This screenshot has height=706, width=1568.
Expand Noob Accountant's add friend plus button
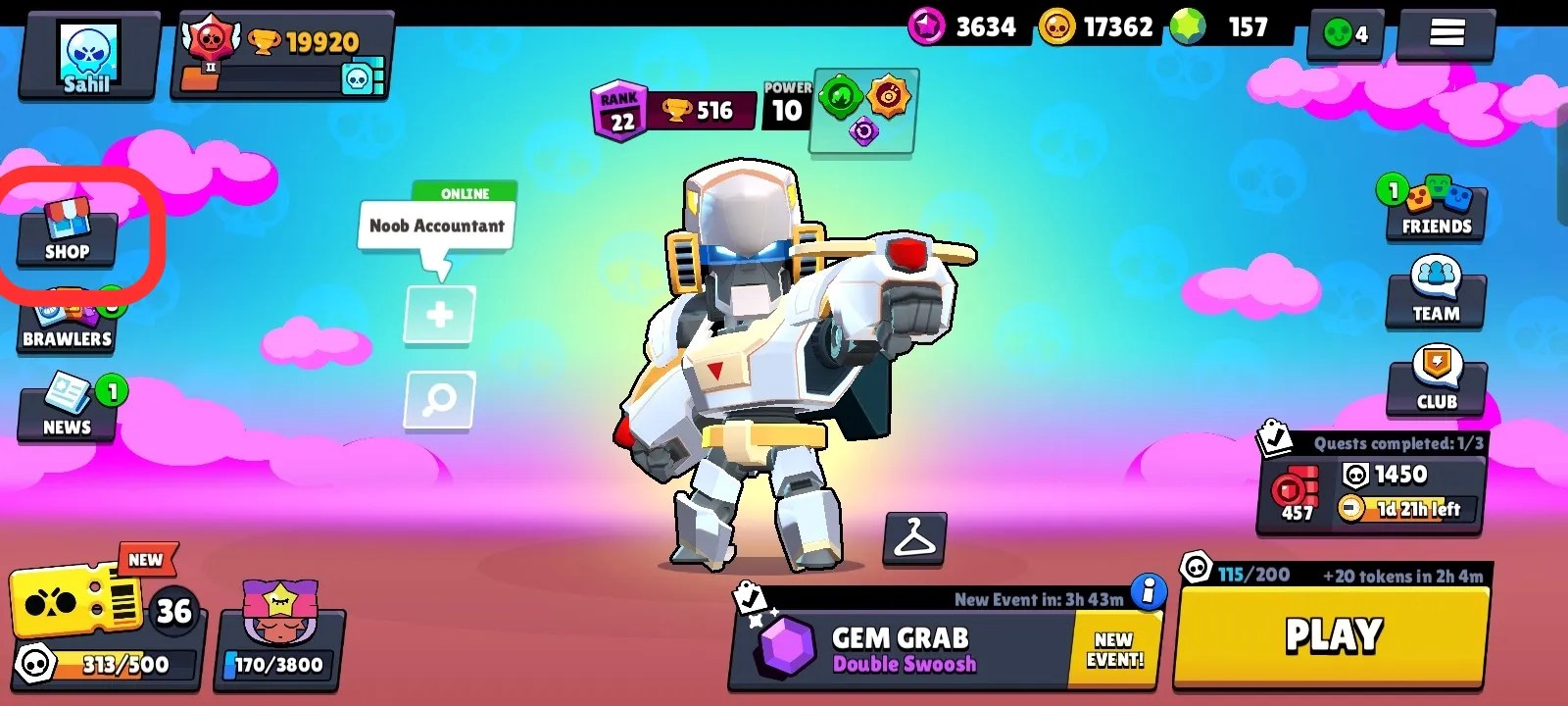click(437, 316)
